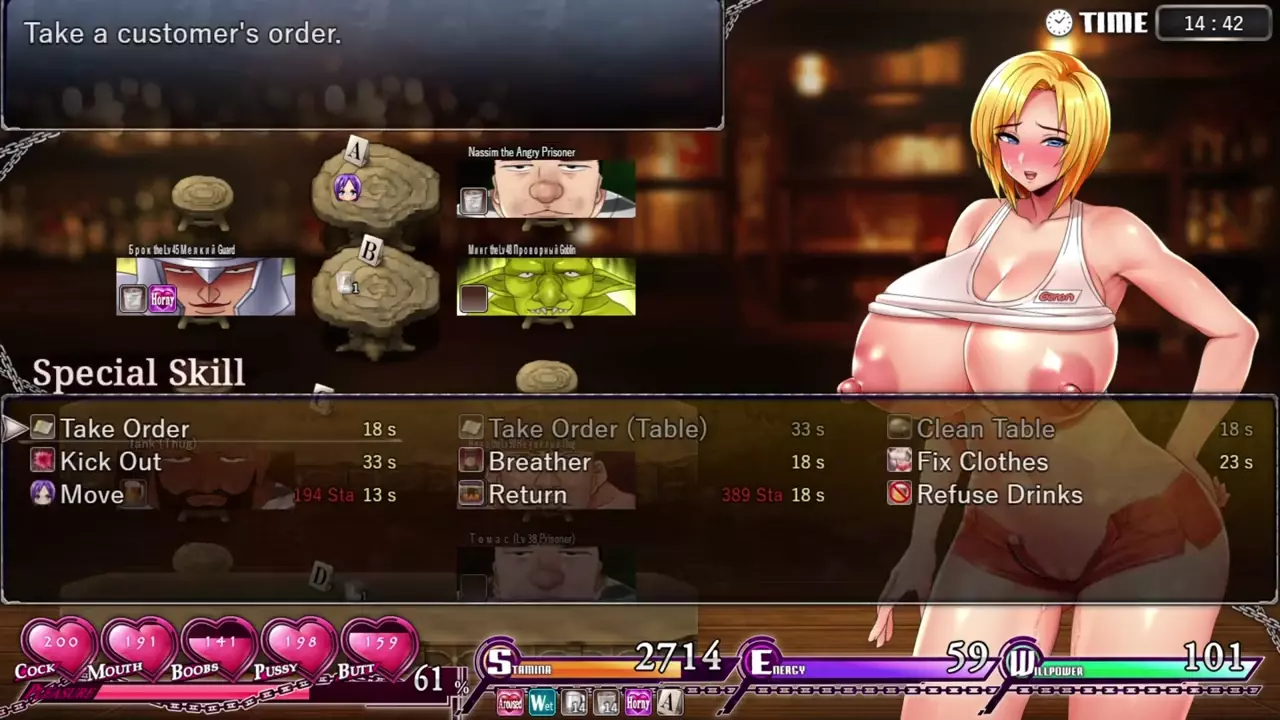The image size is (1280, 720).
Task: Select the Move skill
Action: [x=92, y=495]
